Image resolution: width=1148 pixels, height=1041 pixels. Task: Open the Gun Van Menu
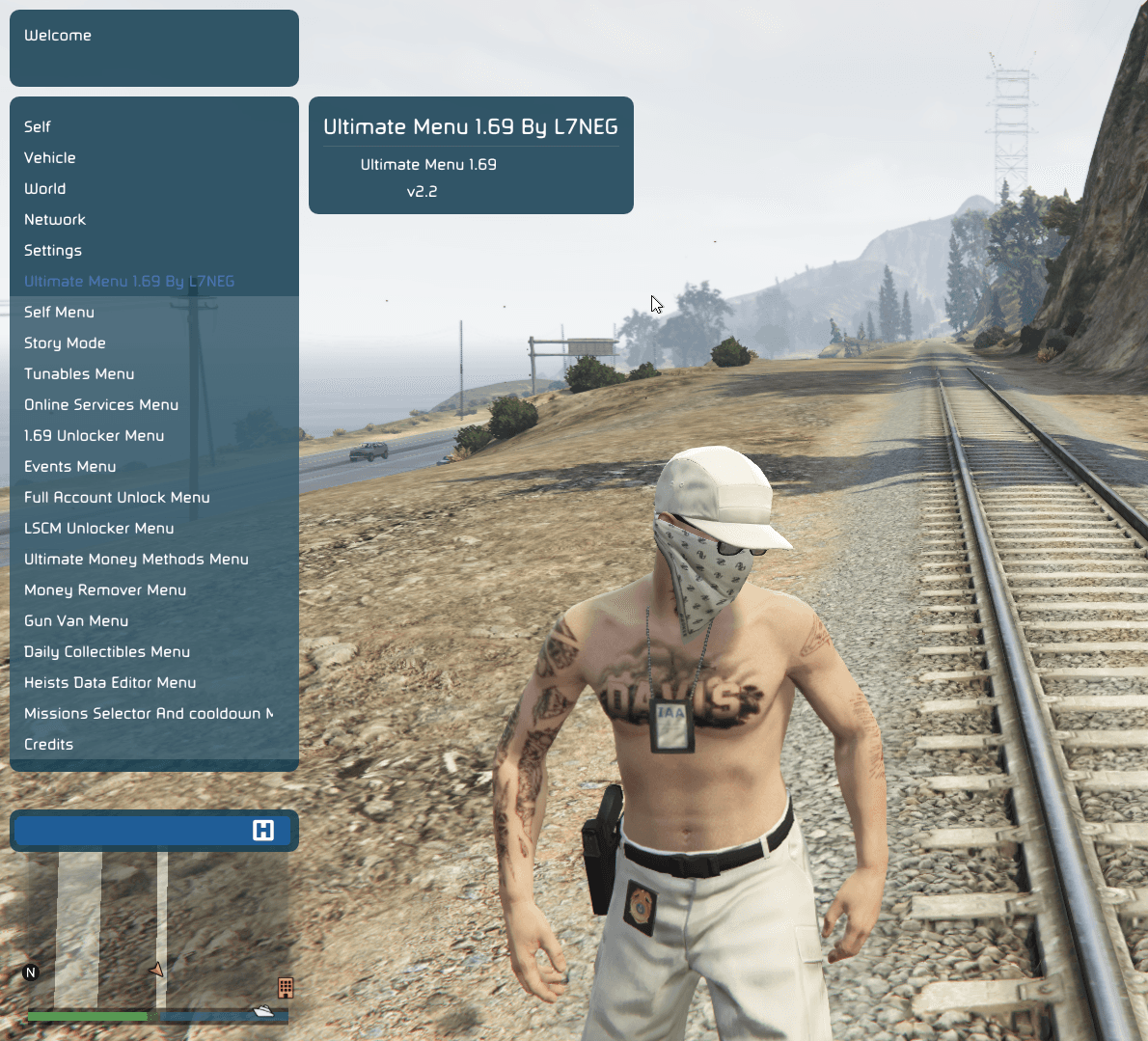point(76,620)
